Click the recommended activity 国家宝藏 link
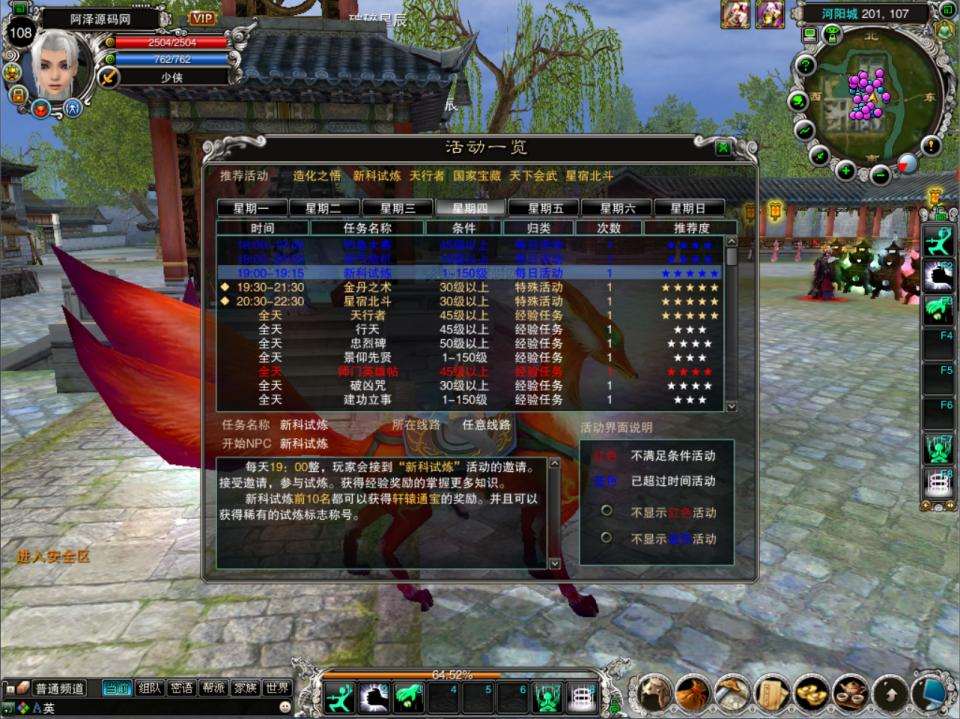The image size is (960, 719). pos(477,175)
